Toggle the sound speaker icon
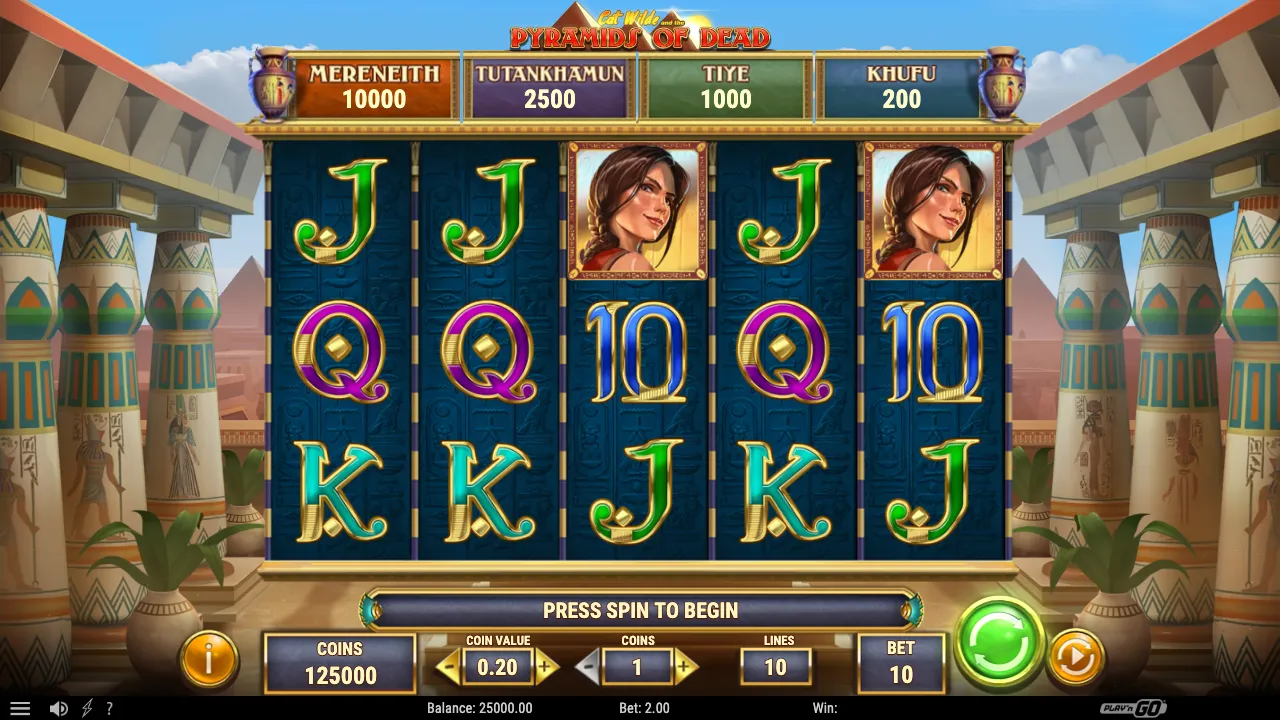The height and width of the screenshot is (720, 1280). pos(59,708)
